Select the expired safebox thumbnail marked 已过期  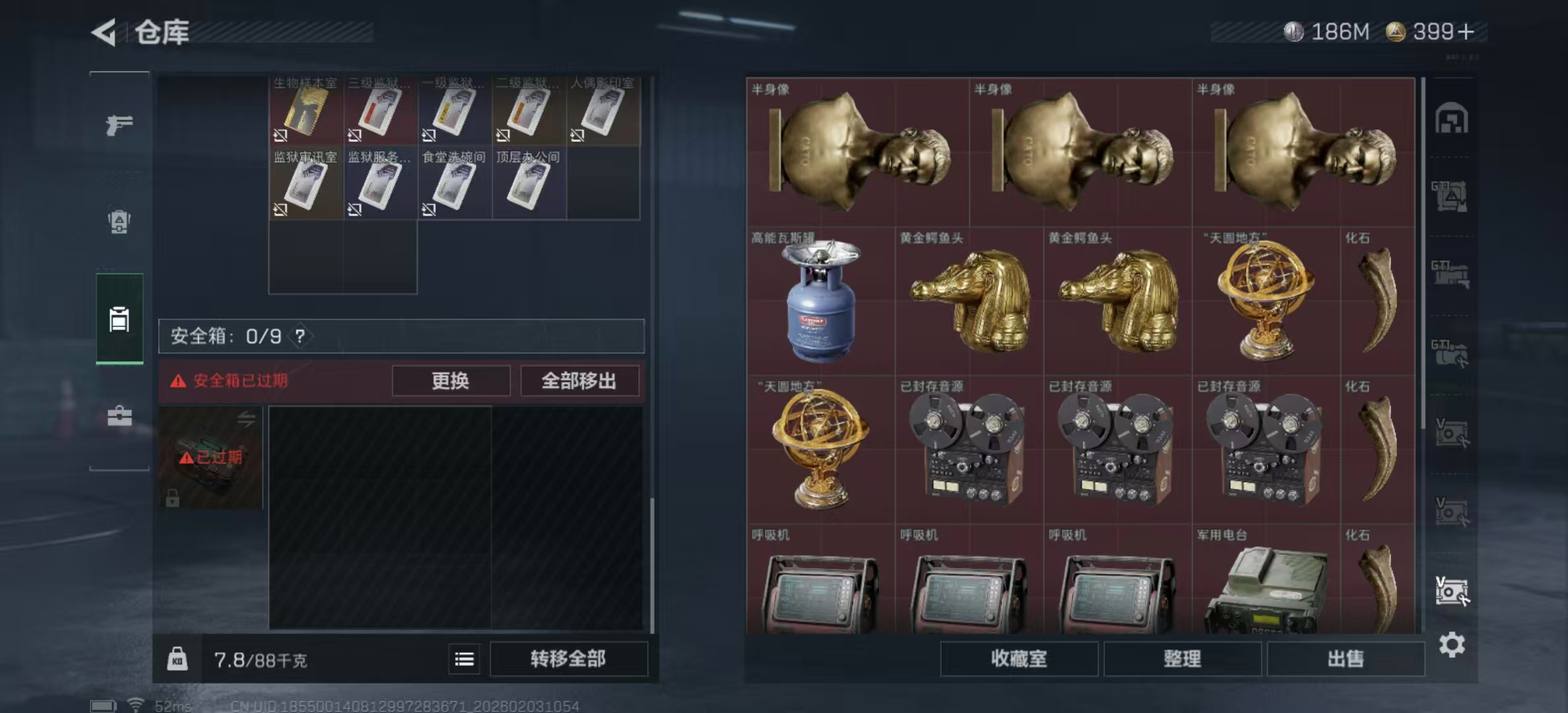pyautogui.click(x=210, y=457)
